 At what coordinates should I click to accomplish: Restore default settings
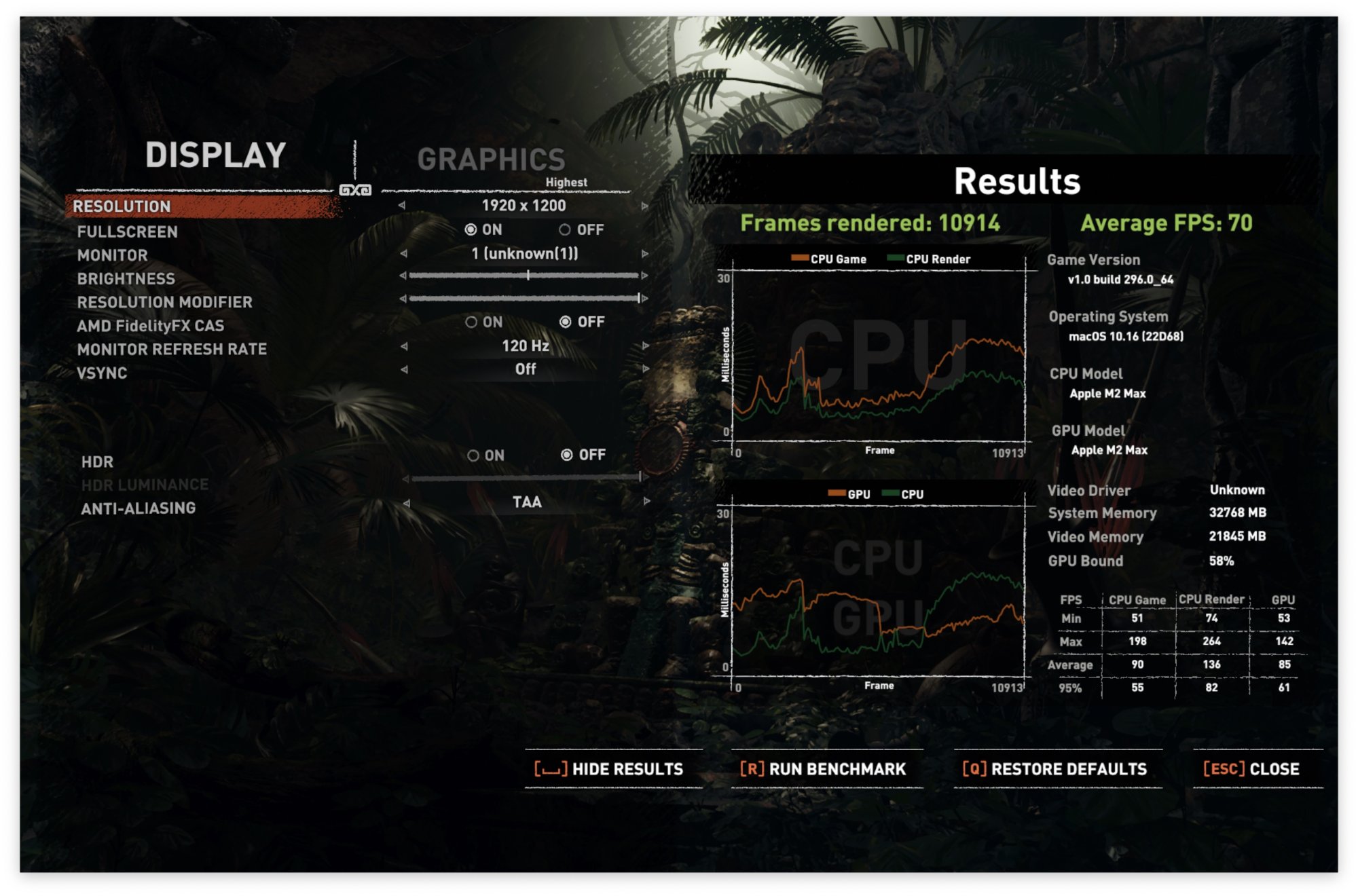(x=1054, y=769)
